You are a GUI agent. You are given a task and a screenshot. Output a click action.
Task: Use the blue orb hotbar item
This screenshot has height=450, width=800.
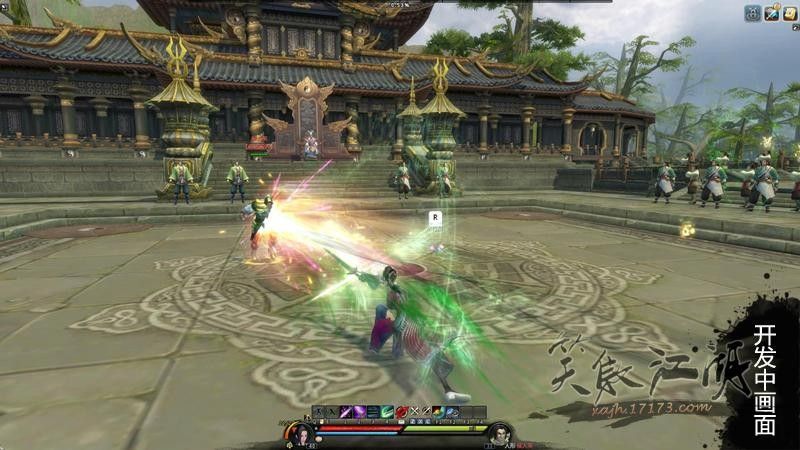[x=453, y=412]
